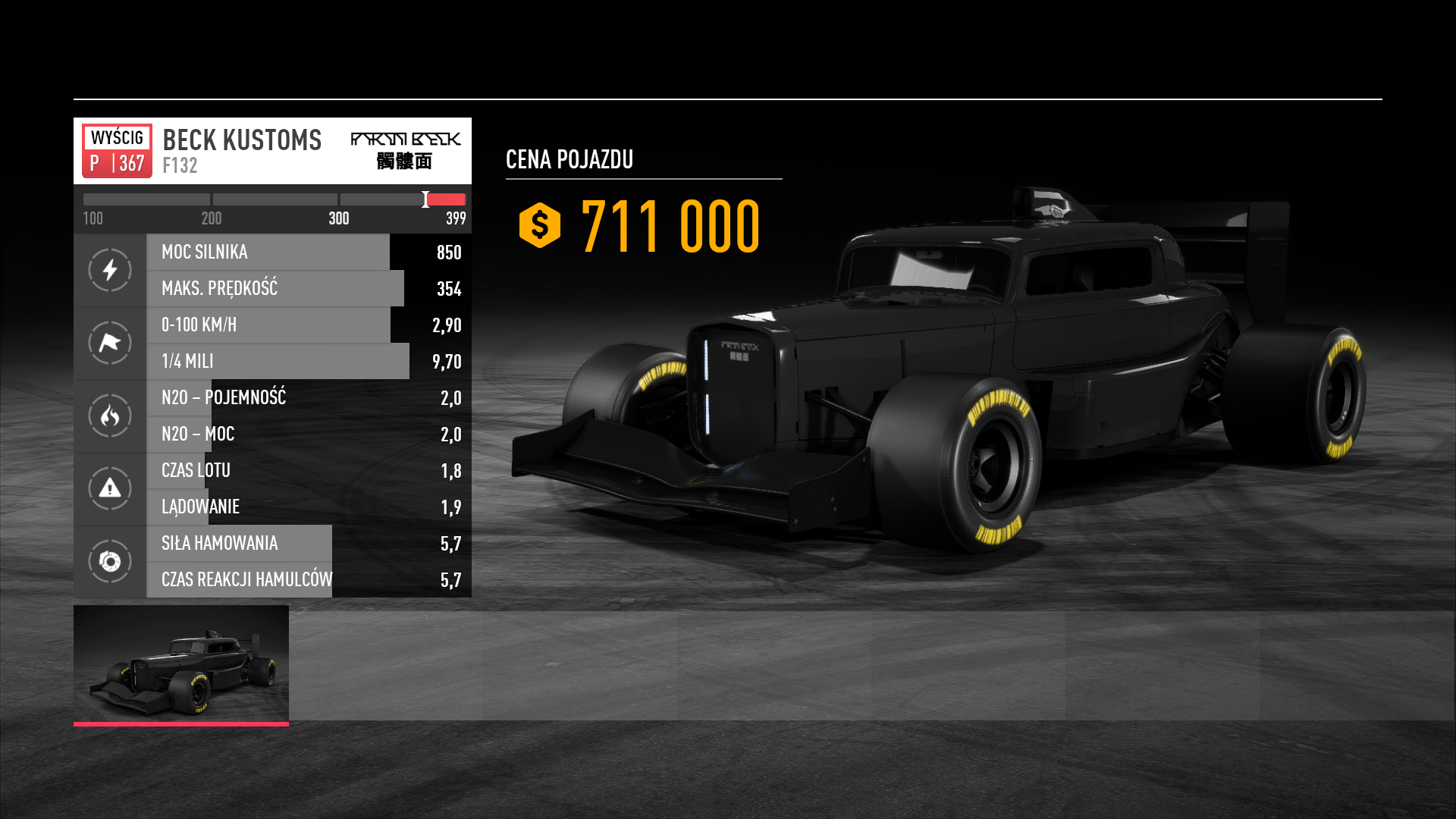Click the warning triangle airtime icon
Image resolution: width=1456 pixels, height=819 pixels.
pyautogui.click(x=110, y=488)
